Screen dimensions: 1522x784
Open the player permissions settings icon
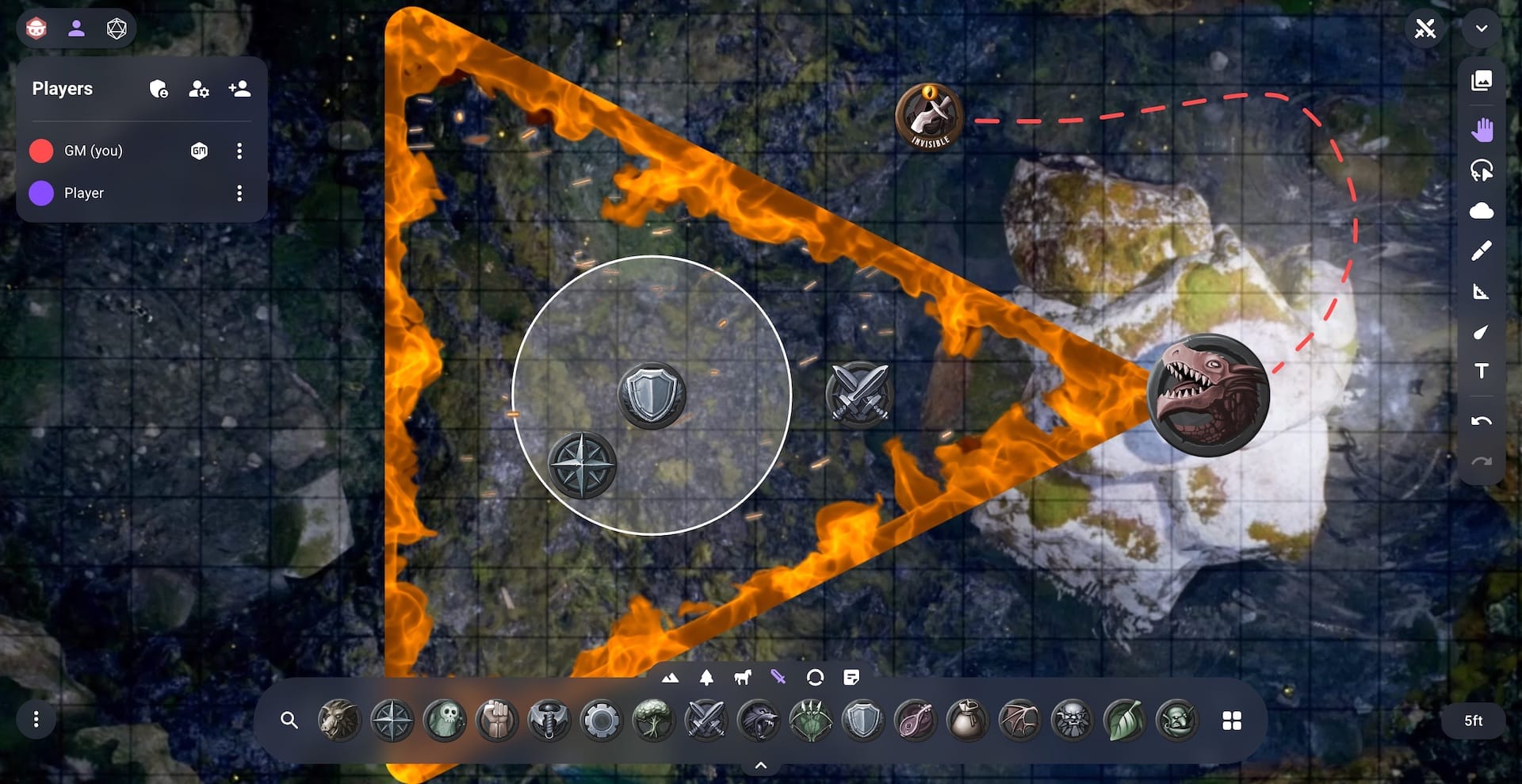pos(198,89)
